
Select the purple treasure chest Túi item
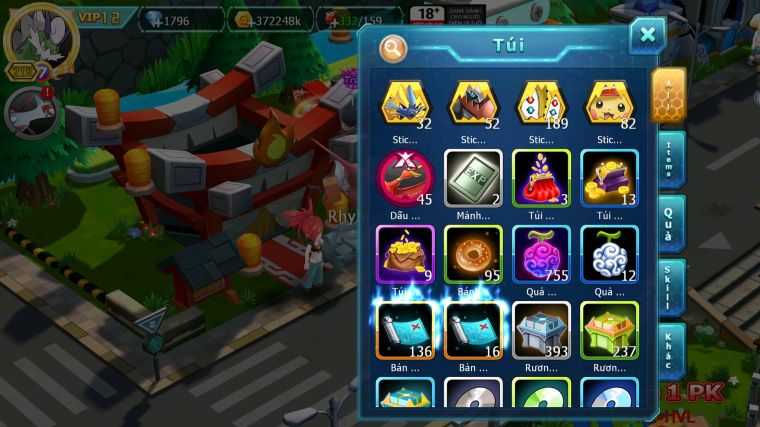[609, 178]
